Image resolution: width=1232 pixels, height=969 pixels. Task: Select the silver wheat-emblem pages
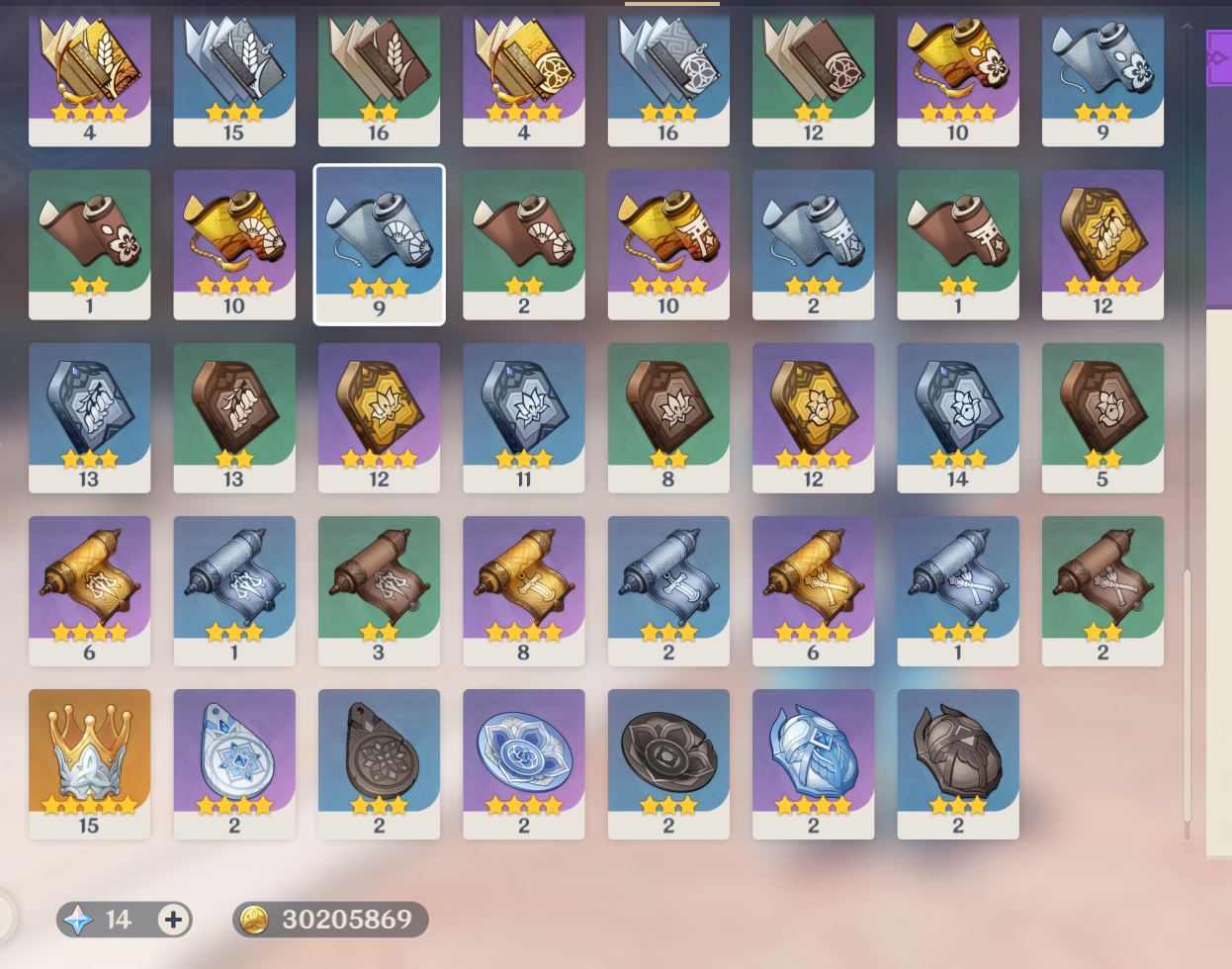click(x=234, y=74)
